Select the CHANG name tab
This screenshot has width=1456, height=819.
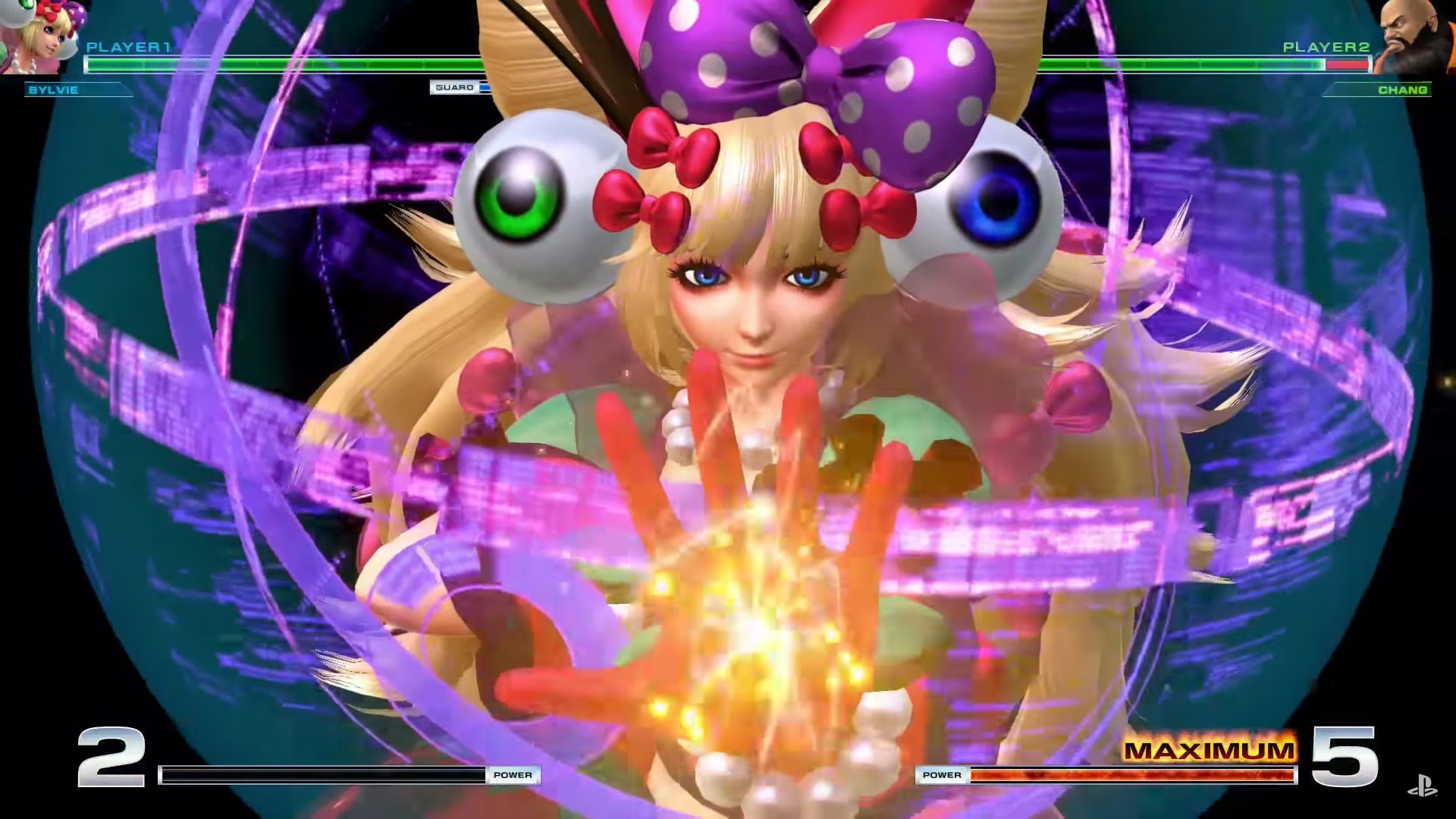click(x=1404, y=91)
